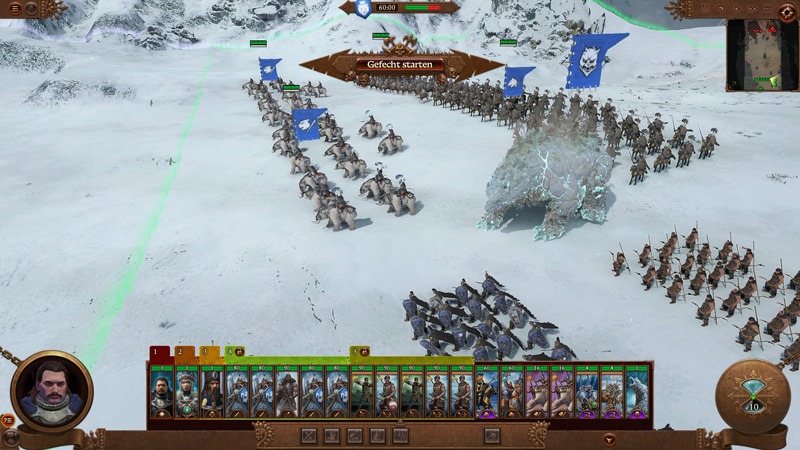Screen dimensions: 800x450
Task: Select control group 2 tab
Action: [x=184, y=353]
